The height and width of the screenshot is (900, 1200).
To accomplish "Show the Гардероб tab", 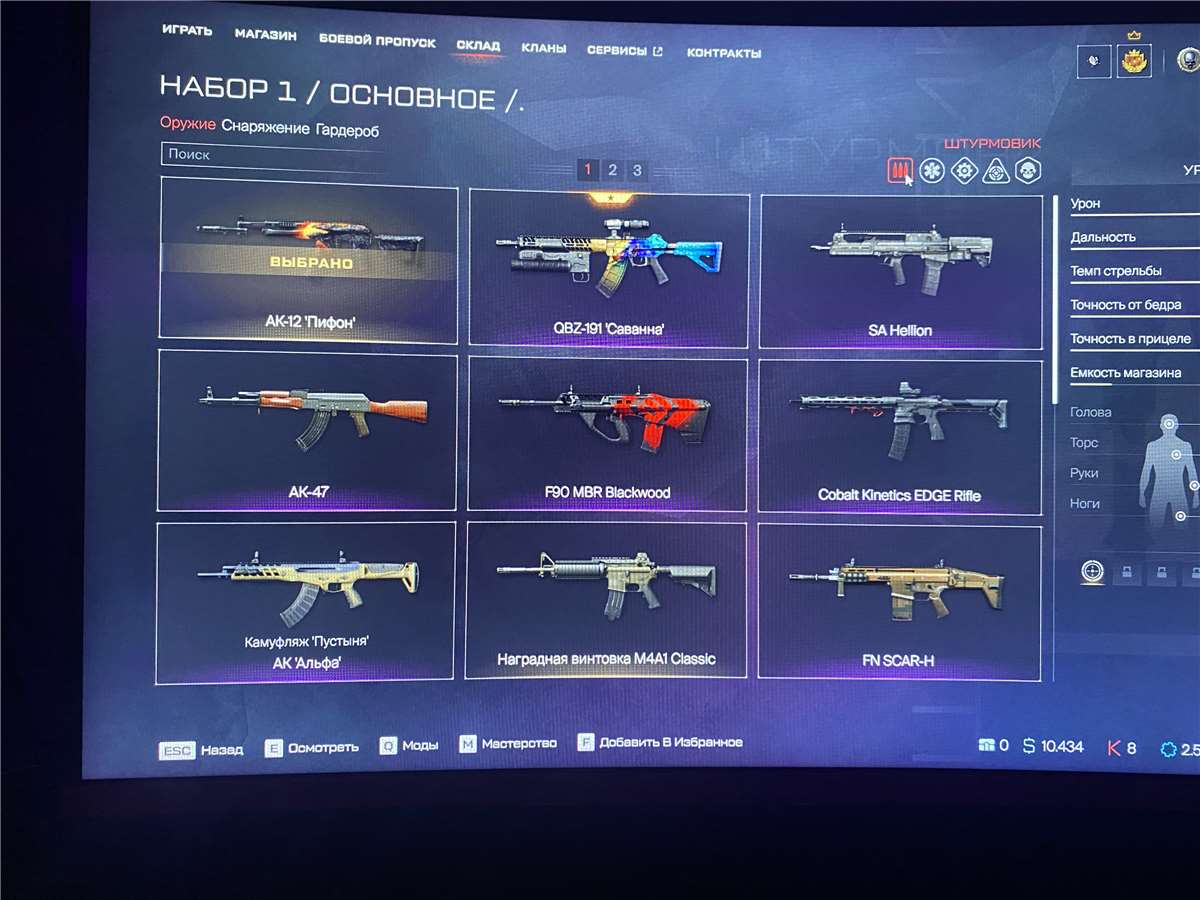I will (x=347, y=130).
